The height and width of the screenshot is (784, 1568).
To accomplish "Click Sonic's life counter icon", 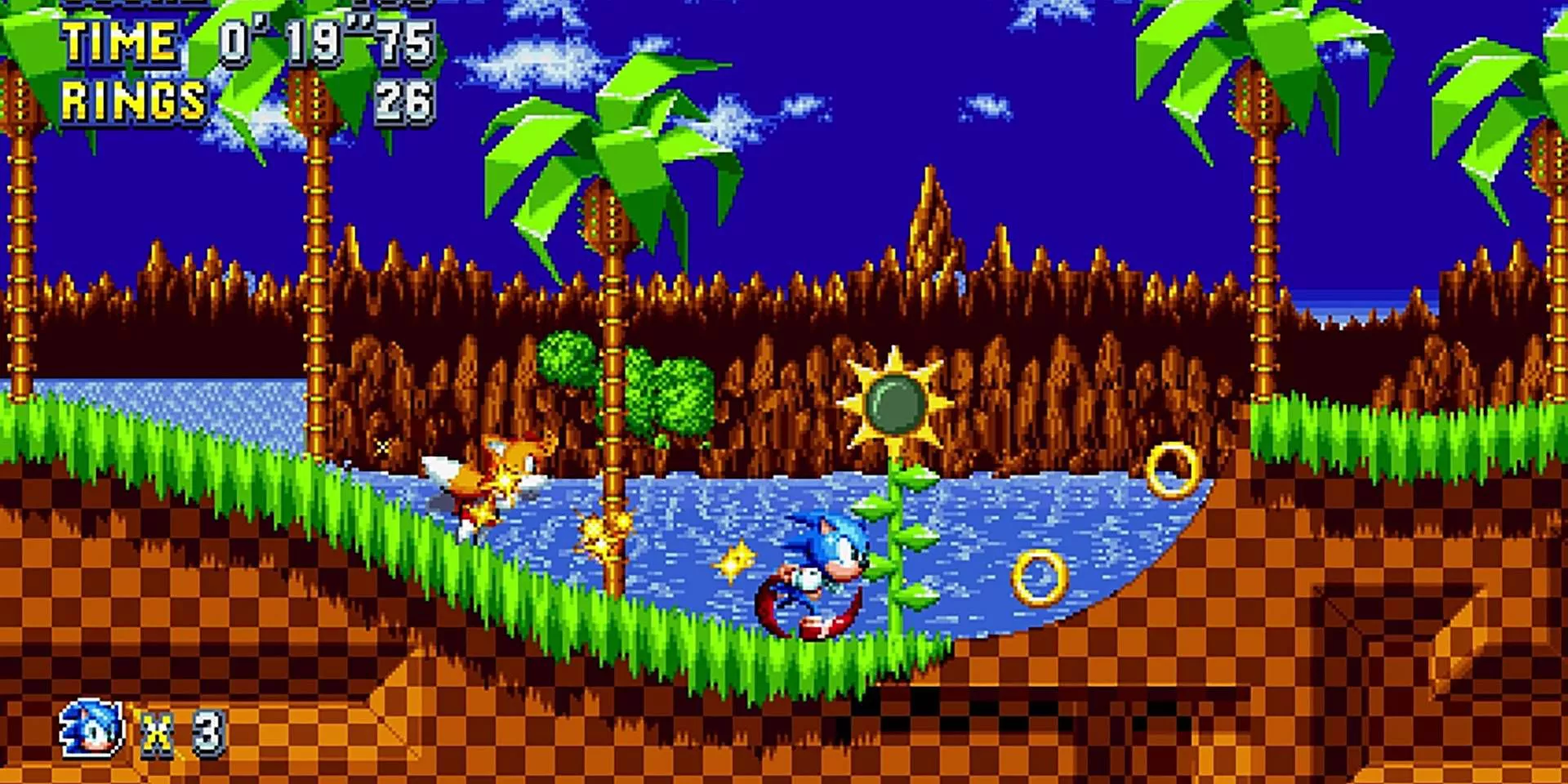I will coord(90,728).
